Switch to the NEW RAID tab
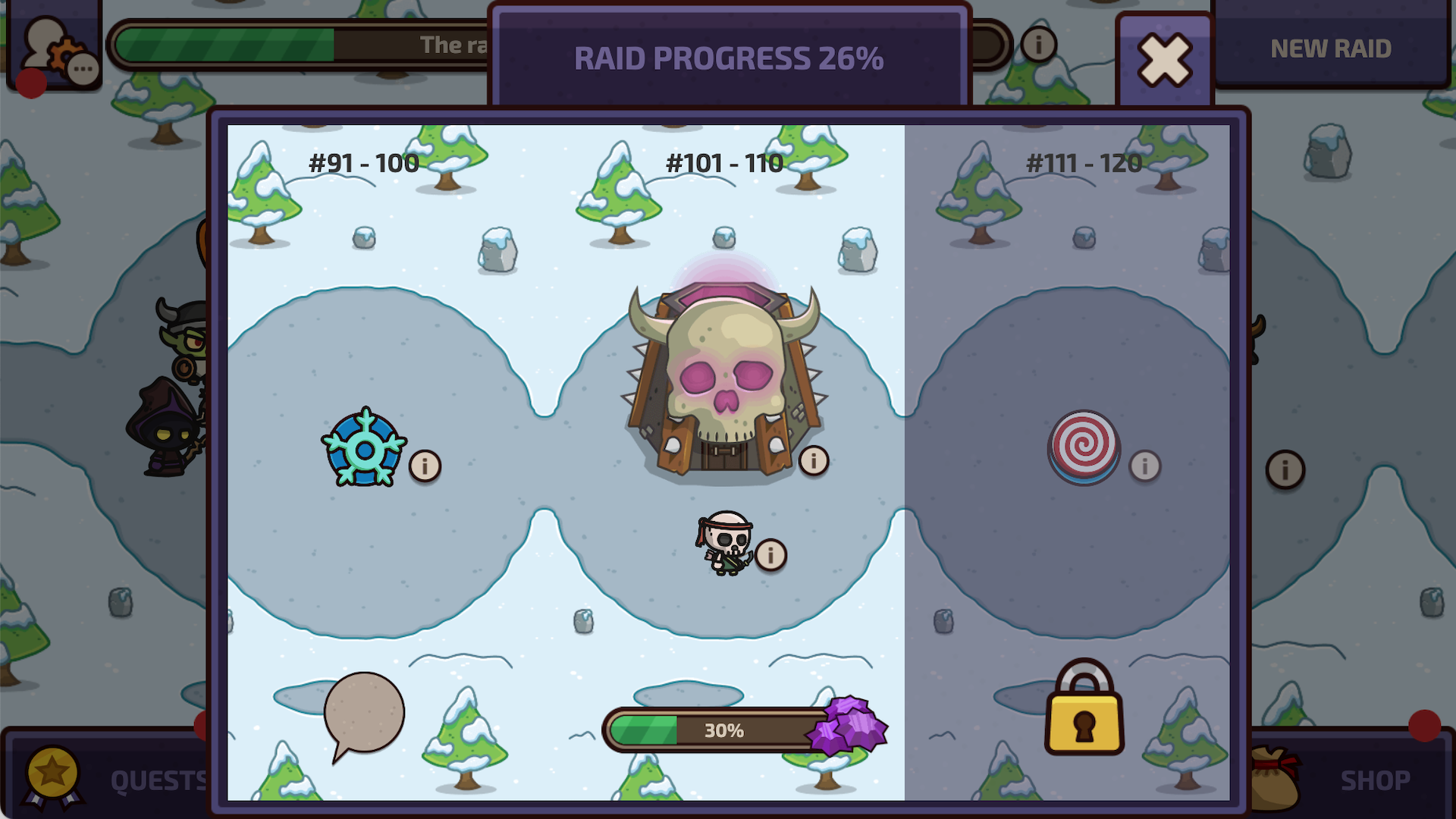 click(1331, 49)
